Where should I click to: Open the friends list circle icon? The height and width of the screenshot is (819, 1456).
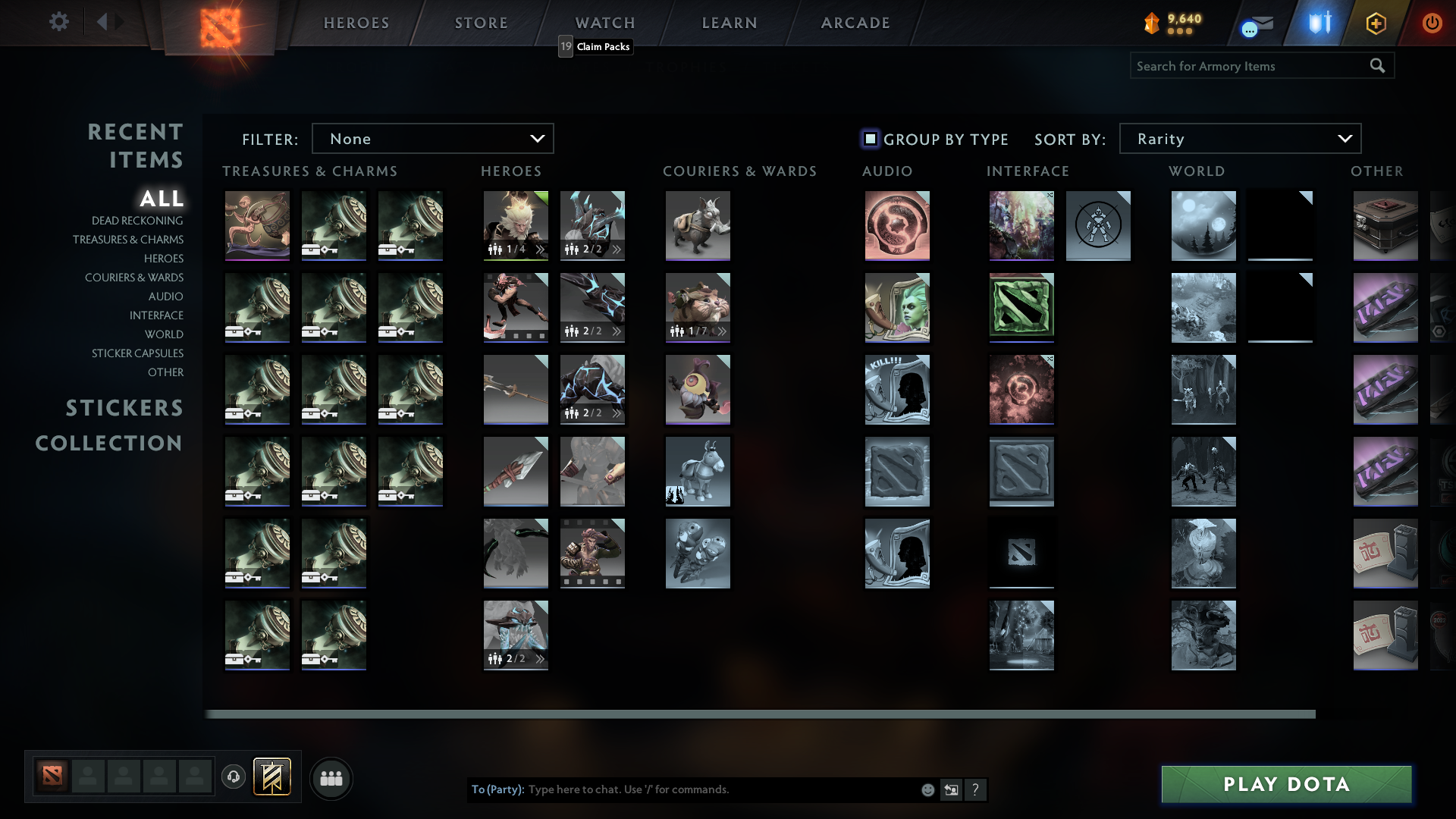pyautogui.click(x=331, y=778)
